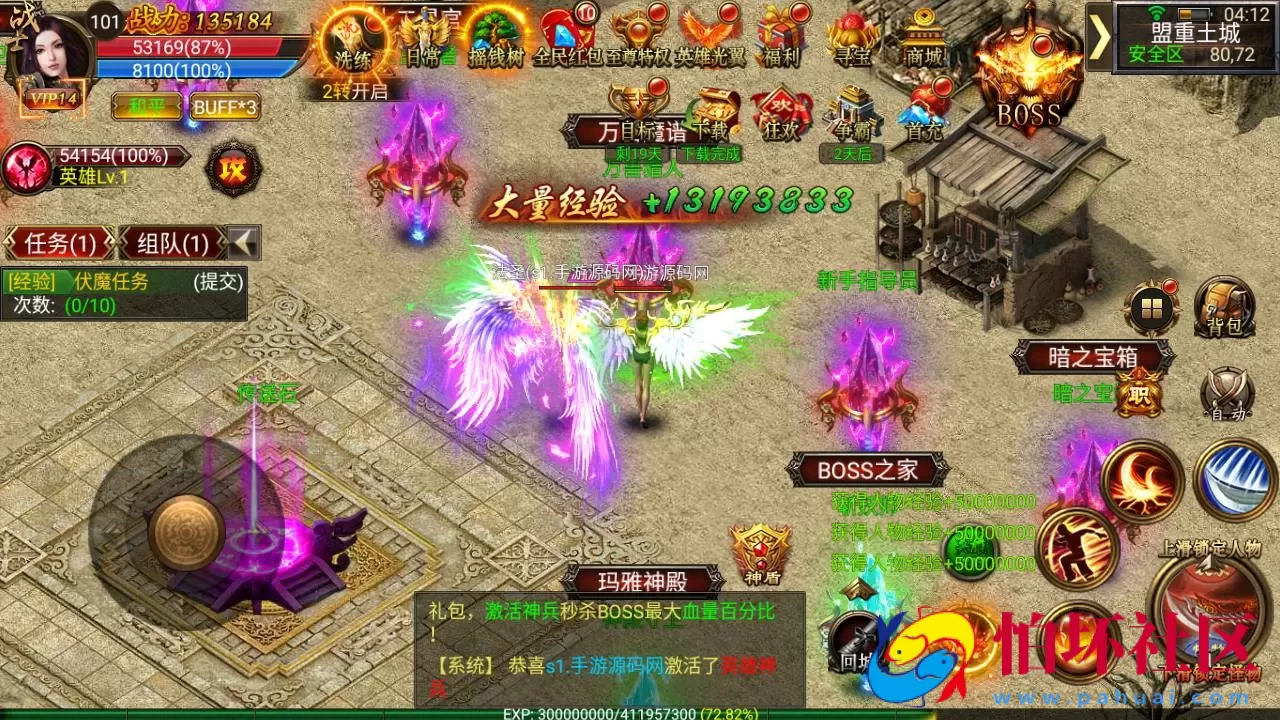Select the 摇钱树 money tree icon
The width and height of the screenshot is (1280, 720).
tap(493, 35)
